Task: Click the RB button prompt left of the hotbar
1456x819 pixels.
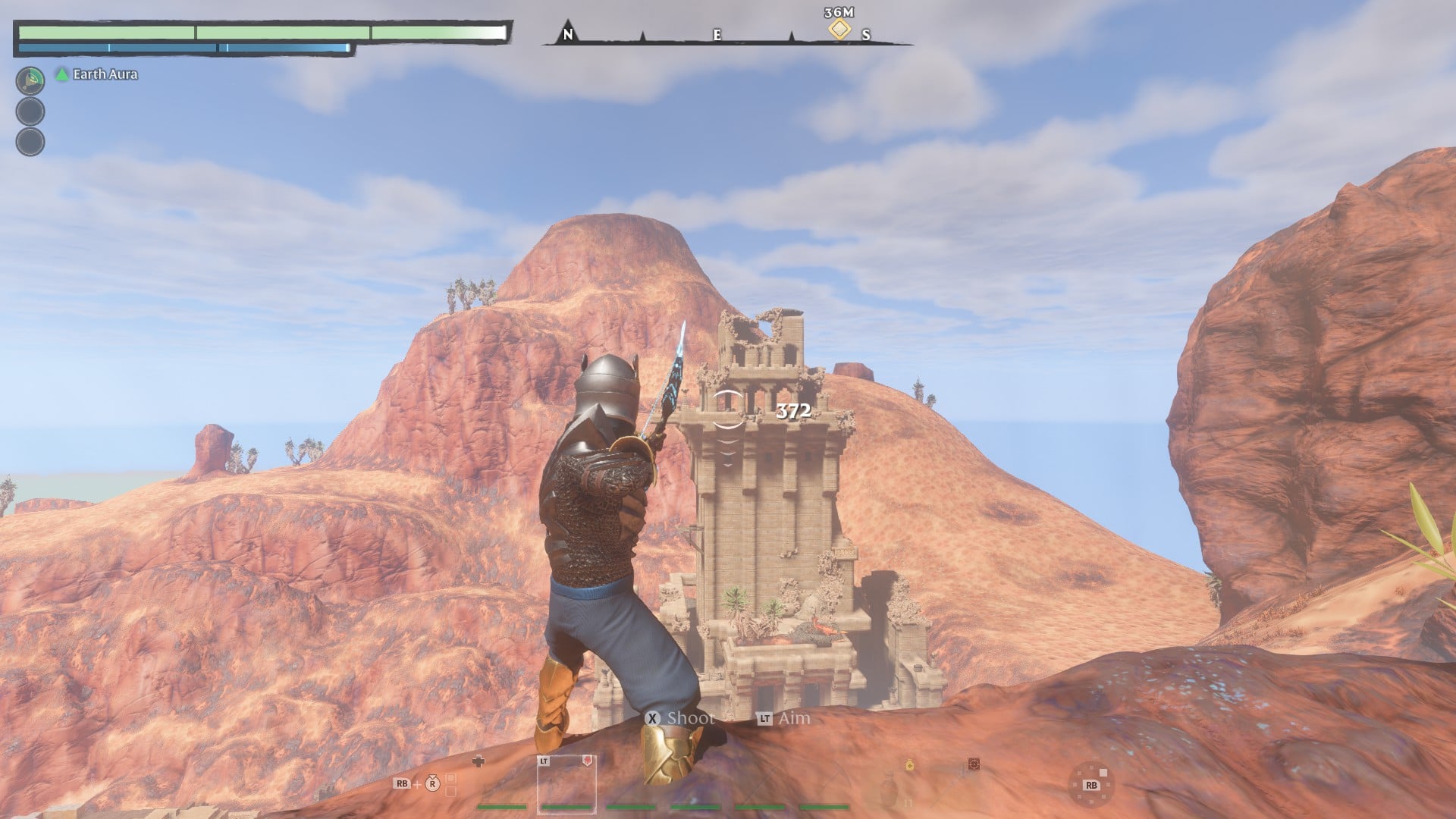Action: (402, 783)
